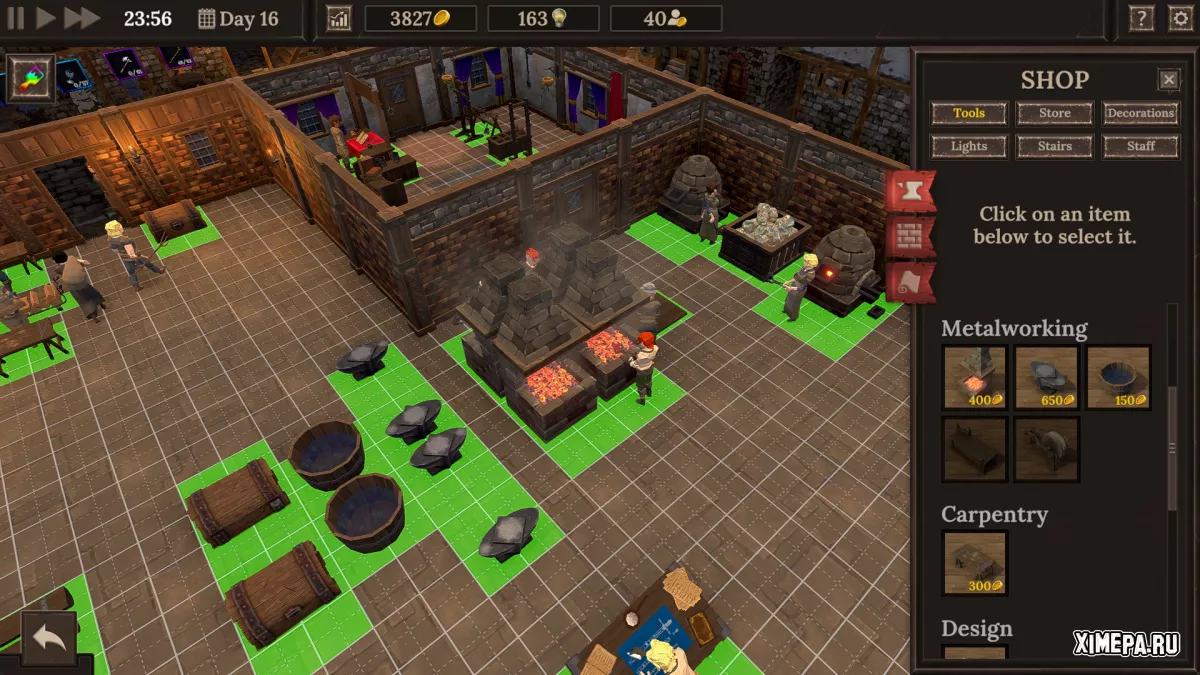The image size is (1200, 675).
Task: Set game speed to normal play
Action: (x=45, y=18)
